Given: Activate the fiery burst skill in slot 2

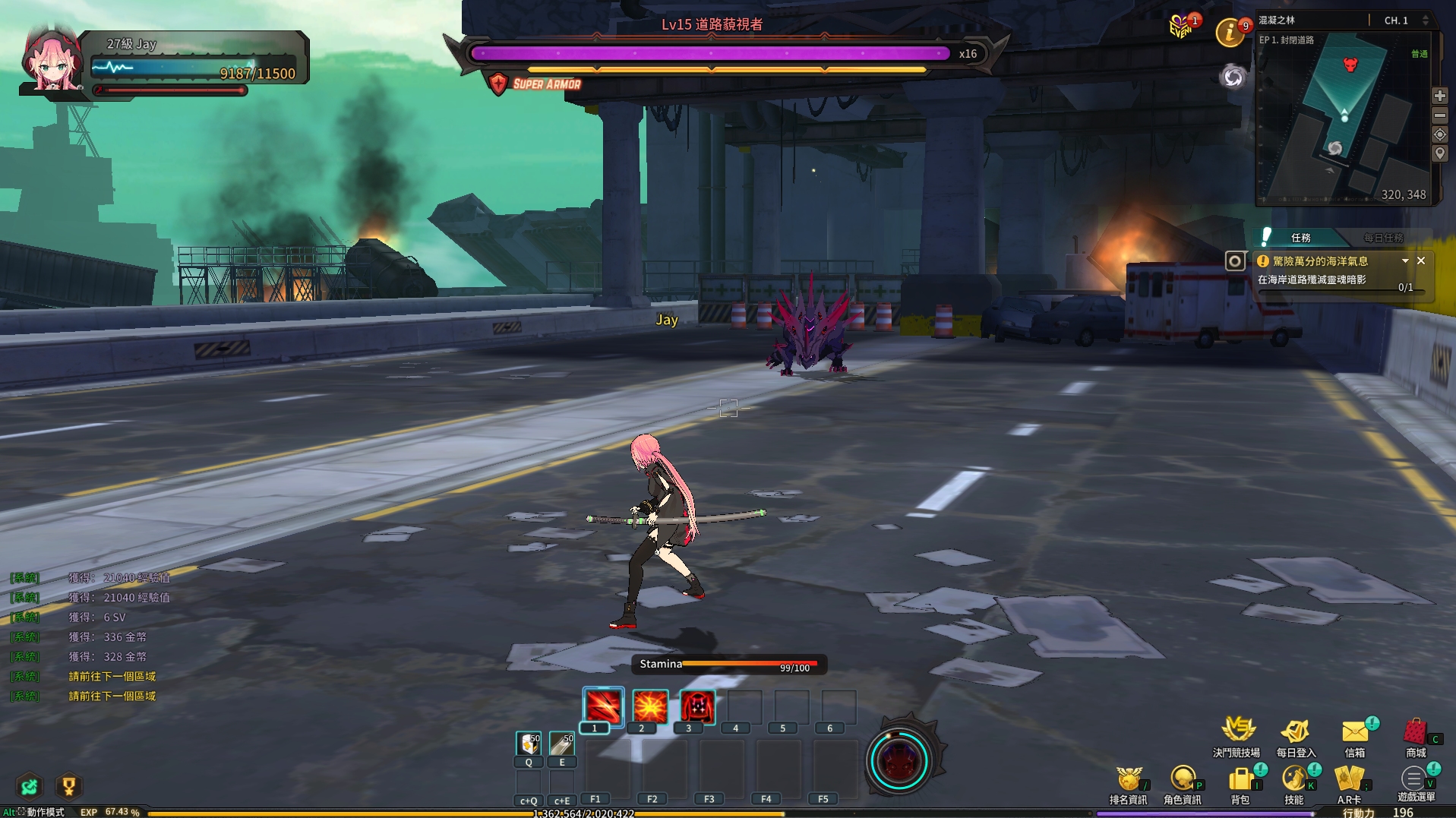Looking at the screenshot, I should pyautogui.click(x=650, y=707).
